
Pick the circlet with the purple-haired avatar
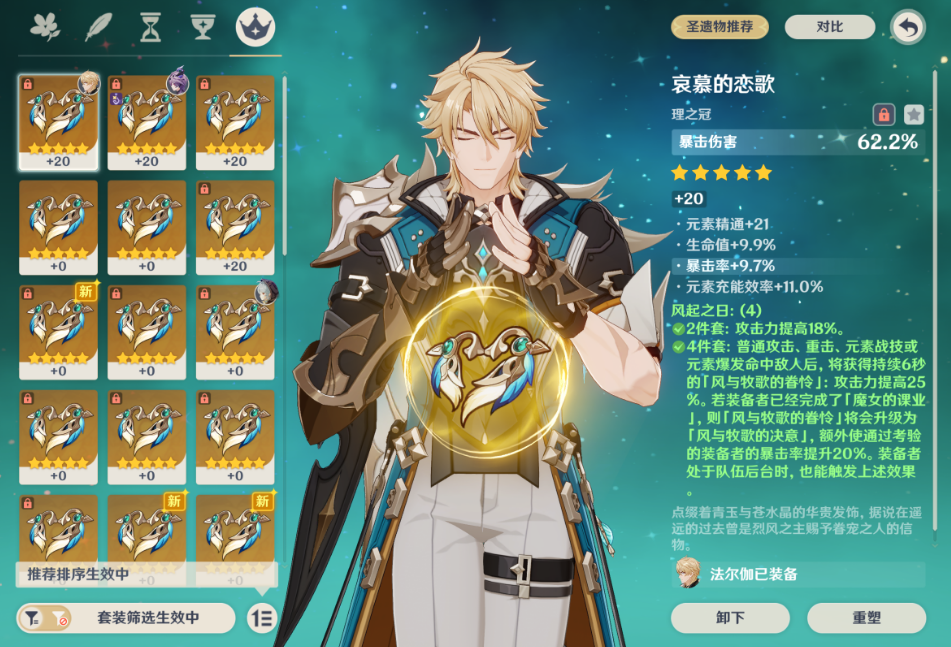(x=146, y=122)
